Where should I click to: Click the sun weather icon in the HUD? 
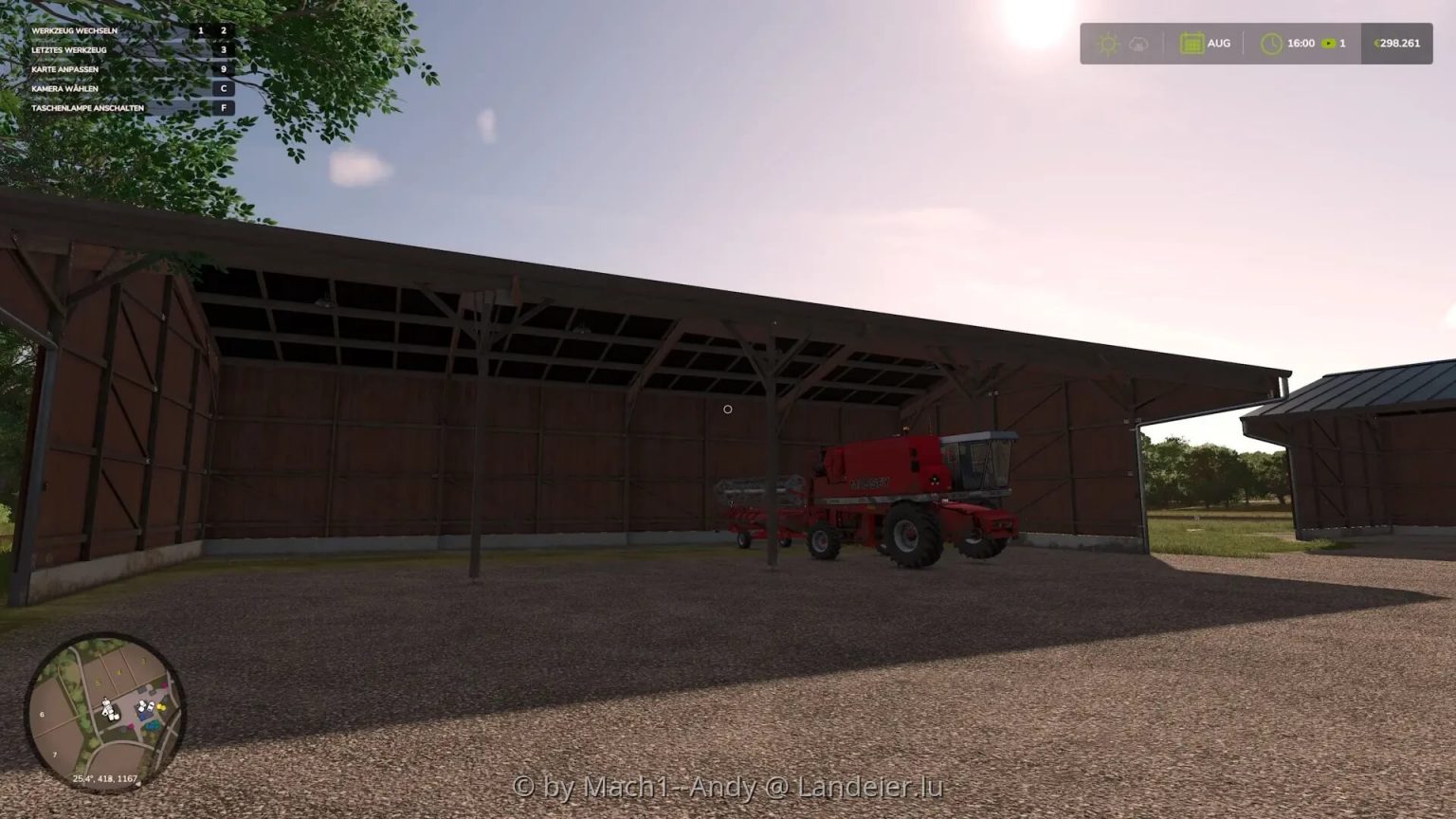[1107, 43]
